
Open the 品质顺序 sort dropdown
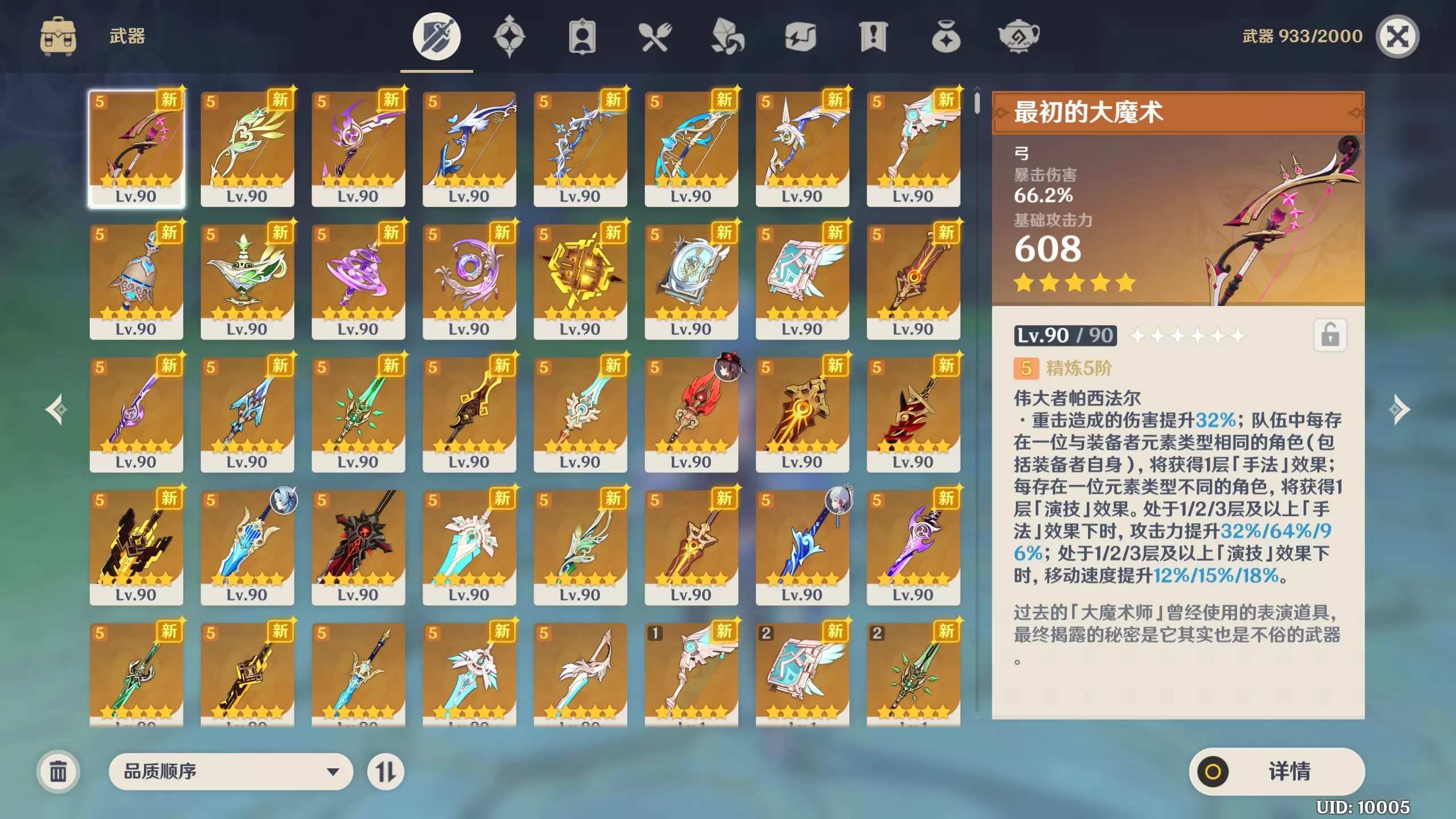pos(230,771)
